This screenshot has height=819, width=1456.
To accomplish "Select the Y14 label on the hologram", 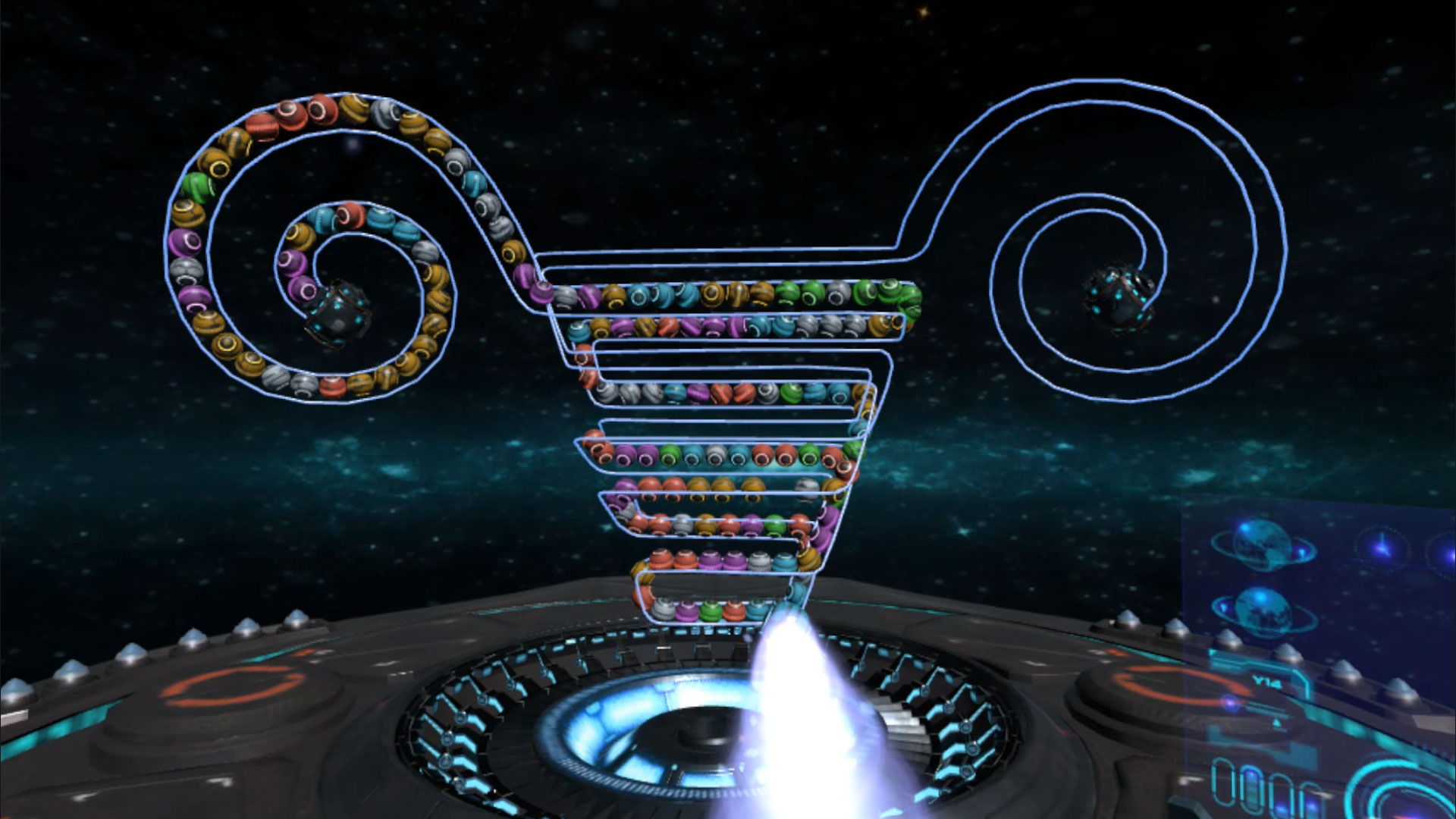I will (1265, 680).
